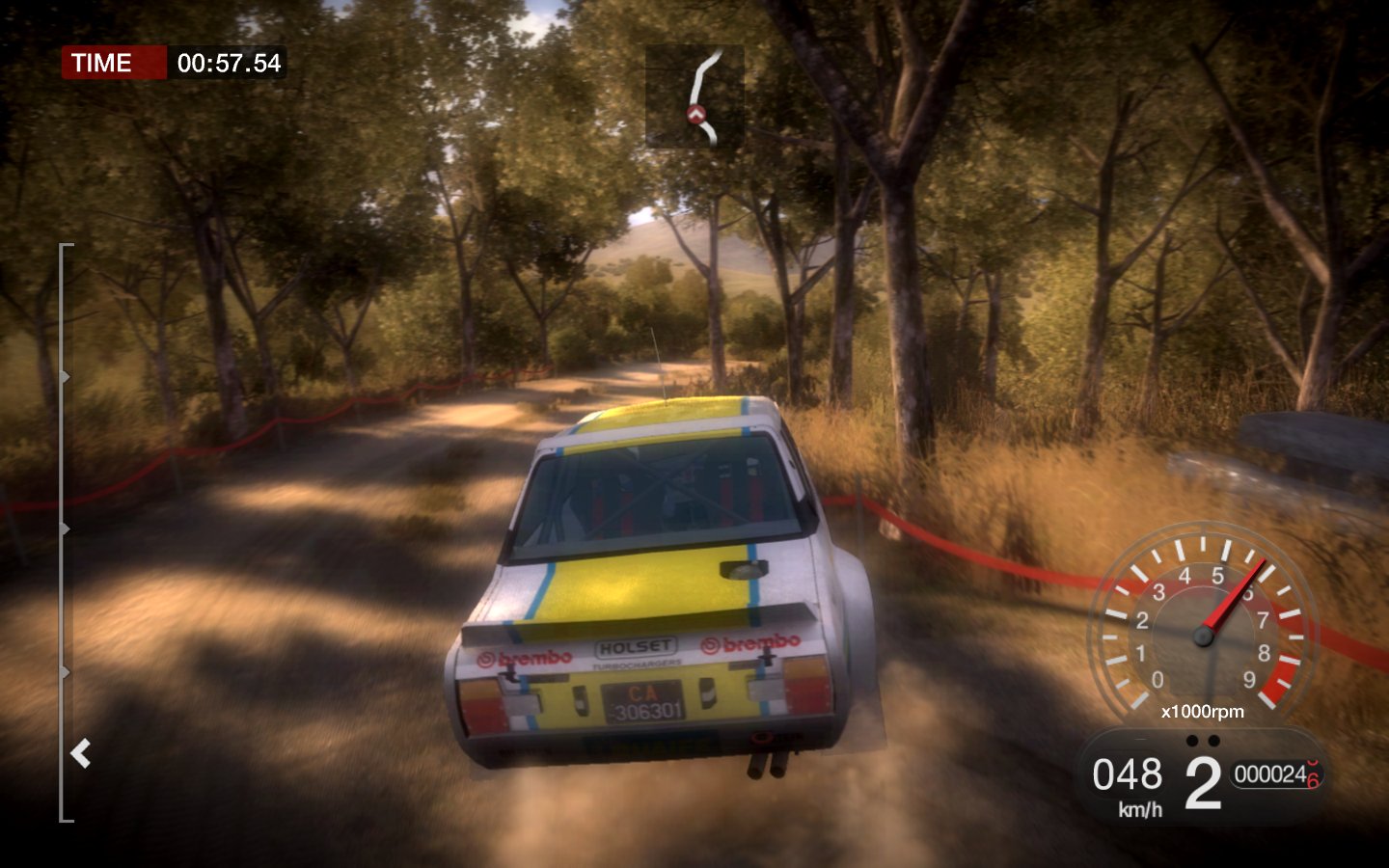Open the track minimap
Screen dimensions: 1389x868
pyautogui.click(x=694, y=95)
